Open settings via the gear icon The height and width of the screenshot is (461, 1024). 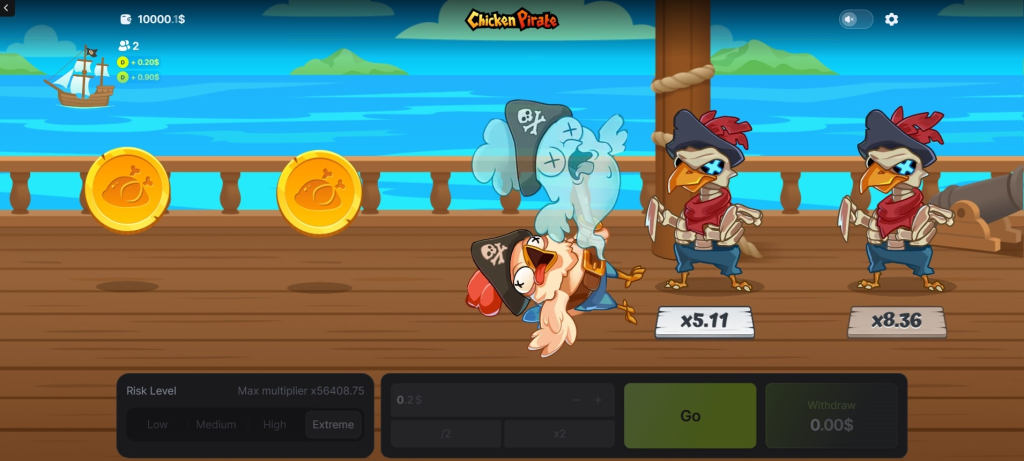(892, 19)
